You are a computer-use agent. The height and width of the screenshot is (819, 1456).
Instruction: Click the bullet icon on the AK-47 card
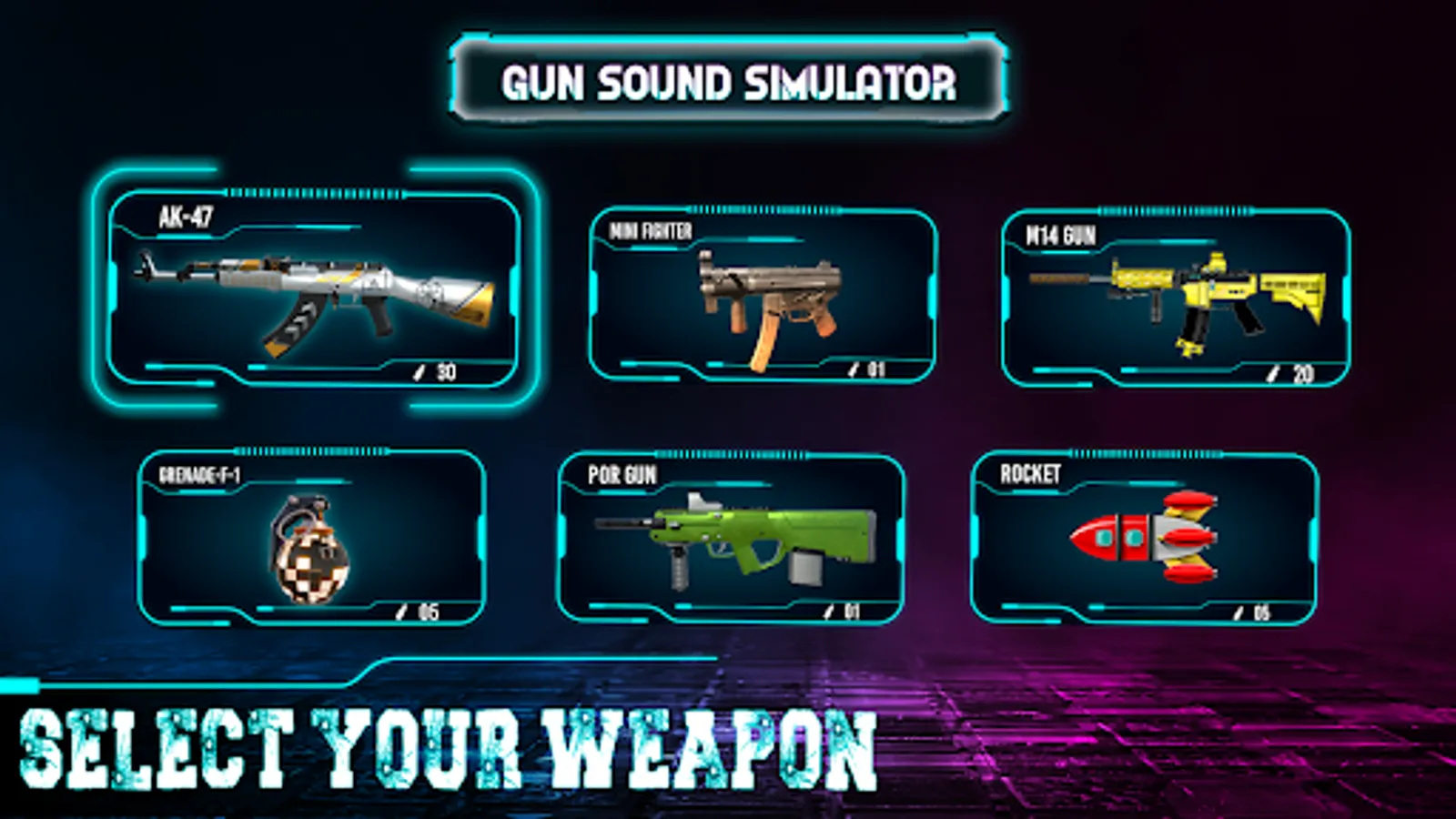(420, 372)
